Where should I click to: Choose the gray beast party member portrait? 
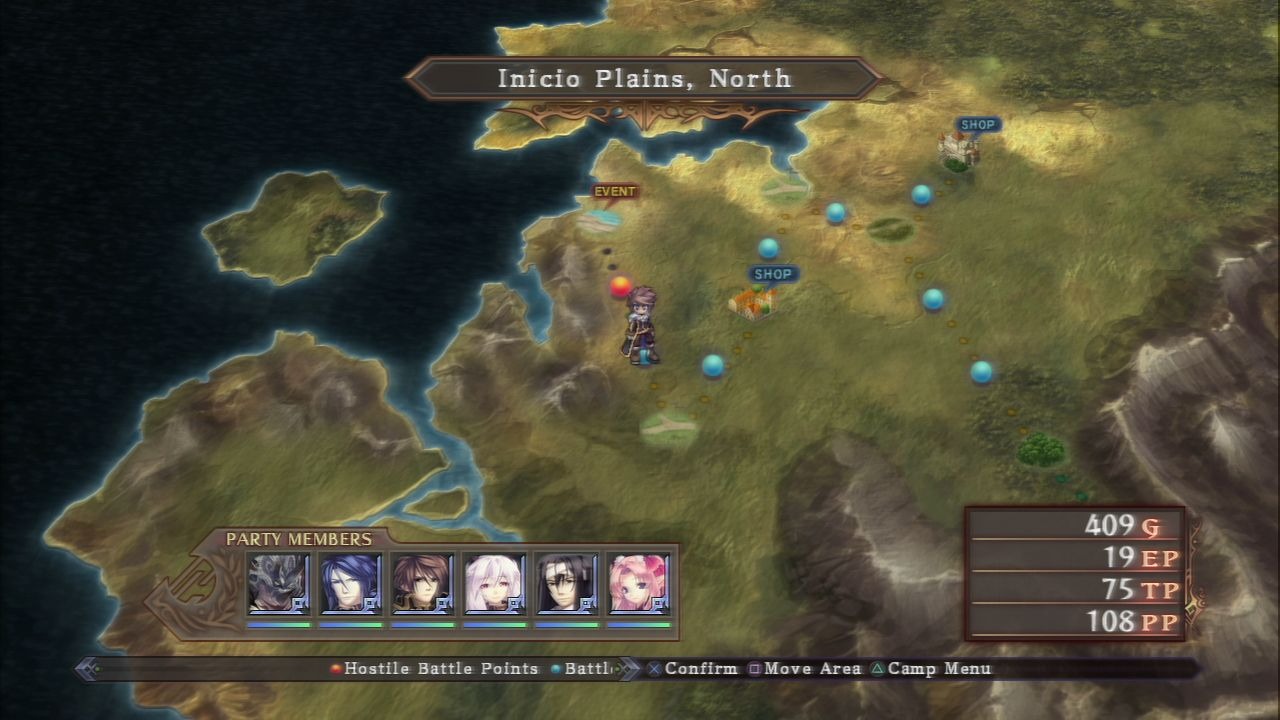pyautogui.click(x=279, y=583)
